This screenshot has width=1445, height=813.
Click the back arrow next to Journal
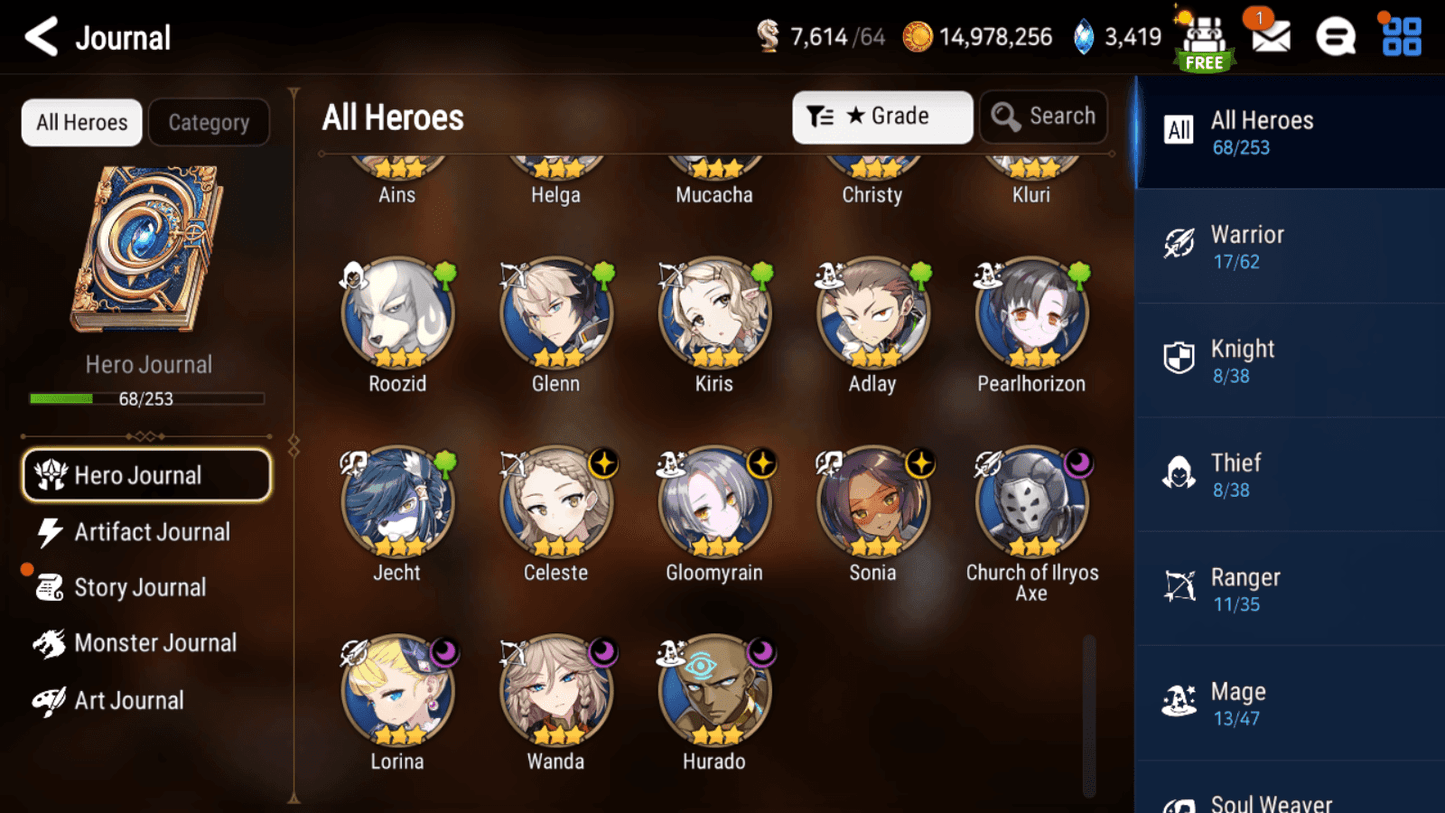[x=41, y=36]
